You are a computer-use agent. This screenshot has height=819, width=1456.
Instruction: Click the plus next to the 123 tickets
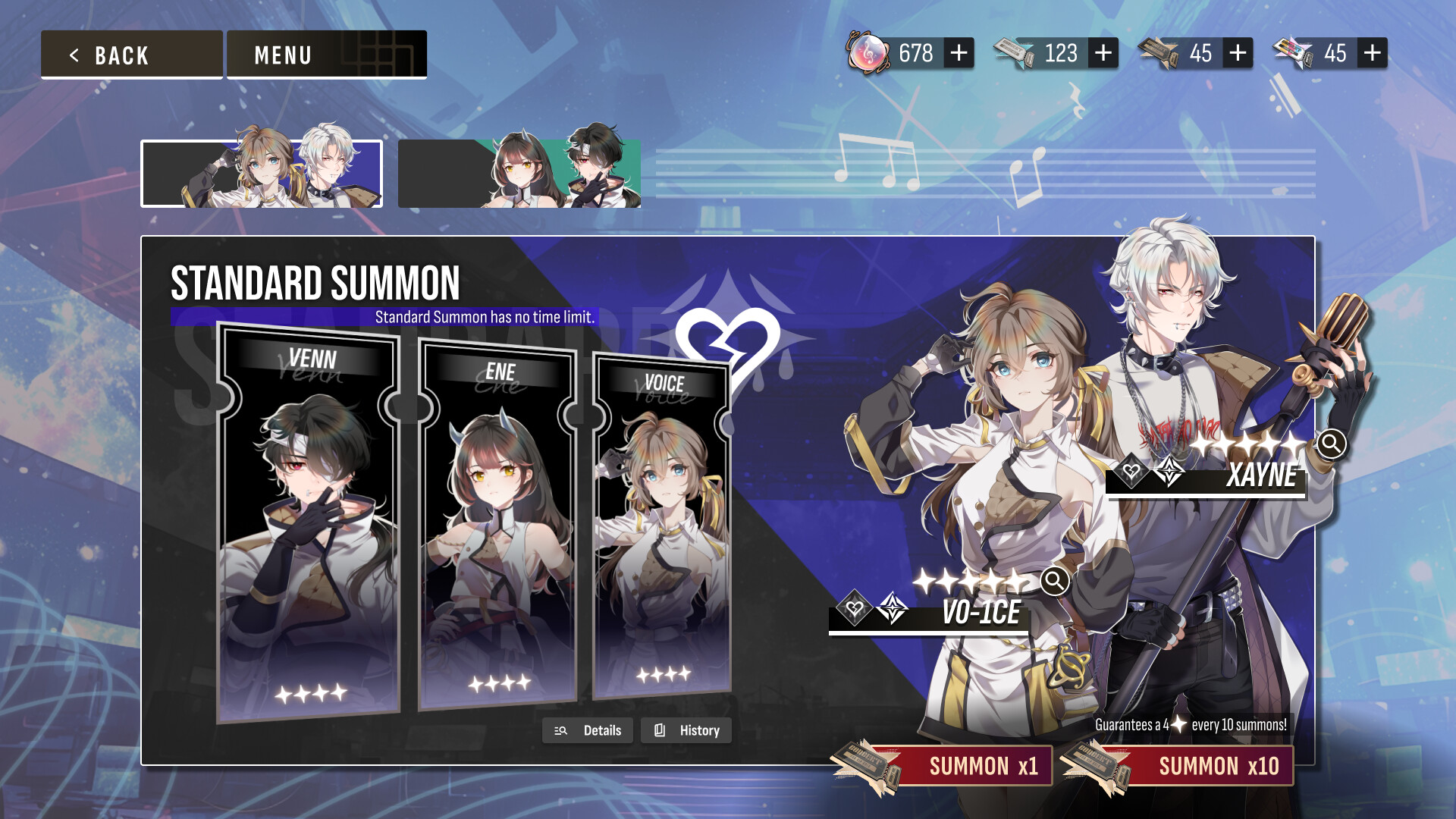(x=1101, y=53)
